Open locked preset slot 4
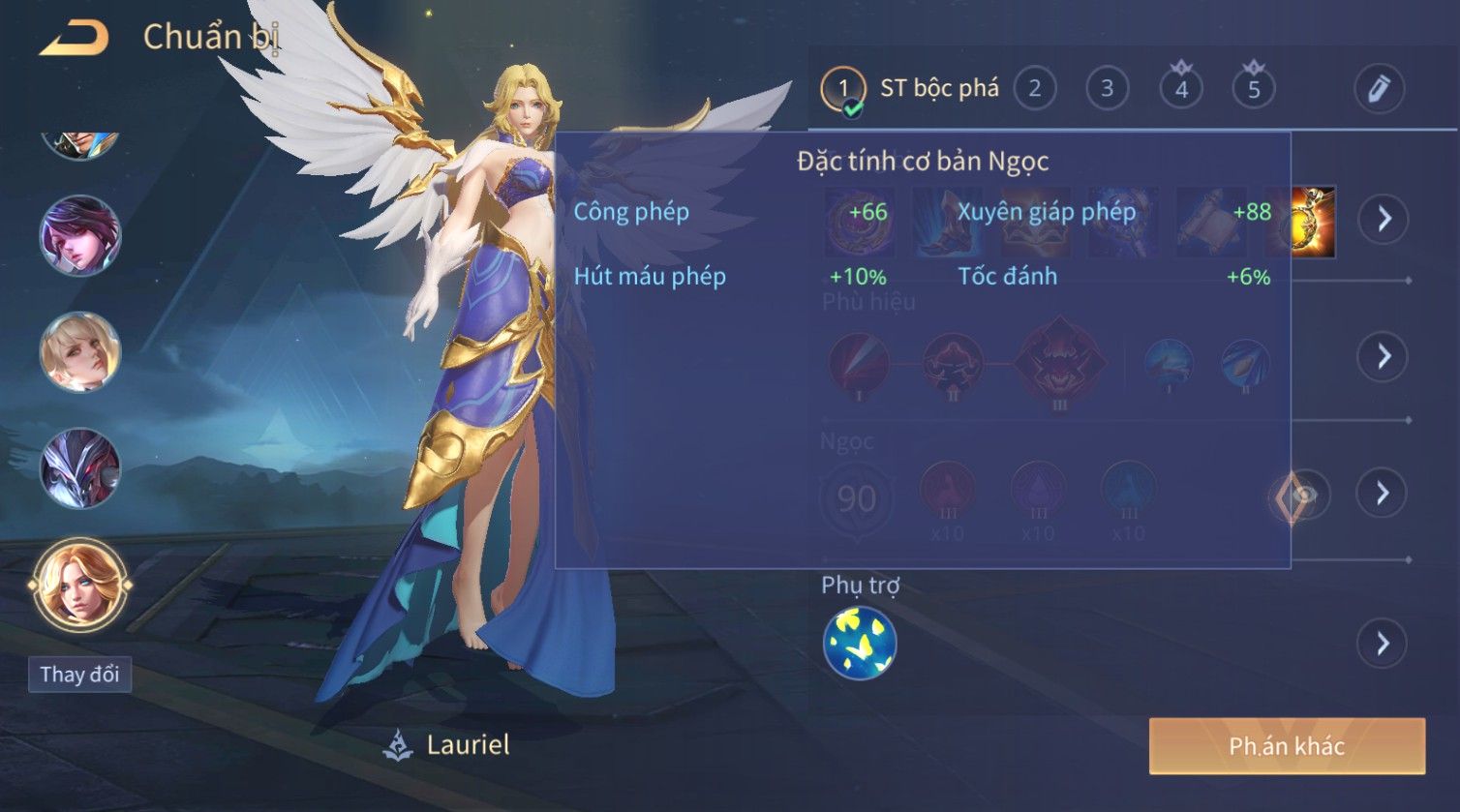Image resolution: width=1460 pixels, height=812 pixels. (1181, 89)
